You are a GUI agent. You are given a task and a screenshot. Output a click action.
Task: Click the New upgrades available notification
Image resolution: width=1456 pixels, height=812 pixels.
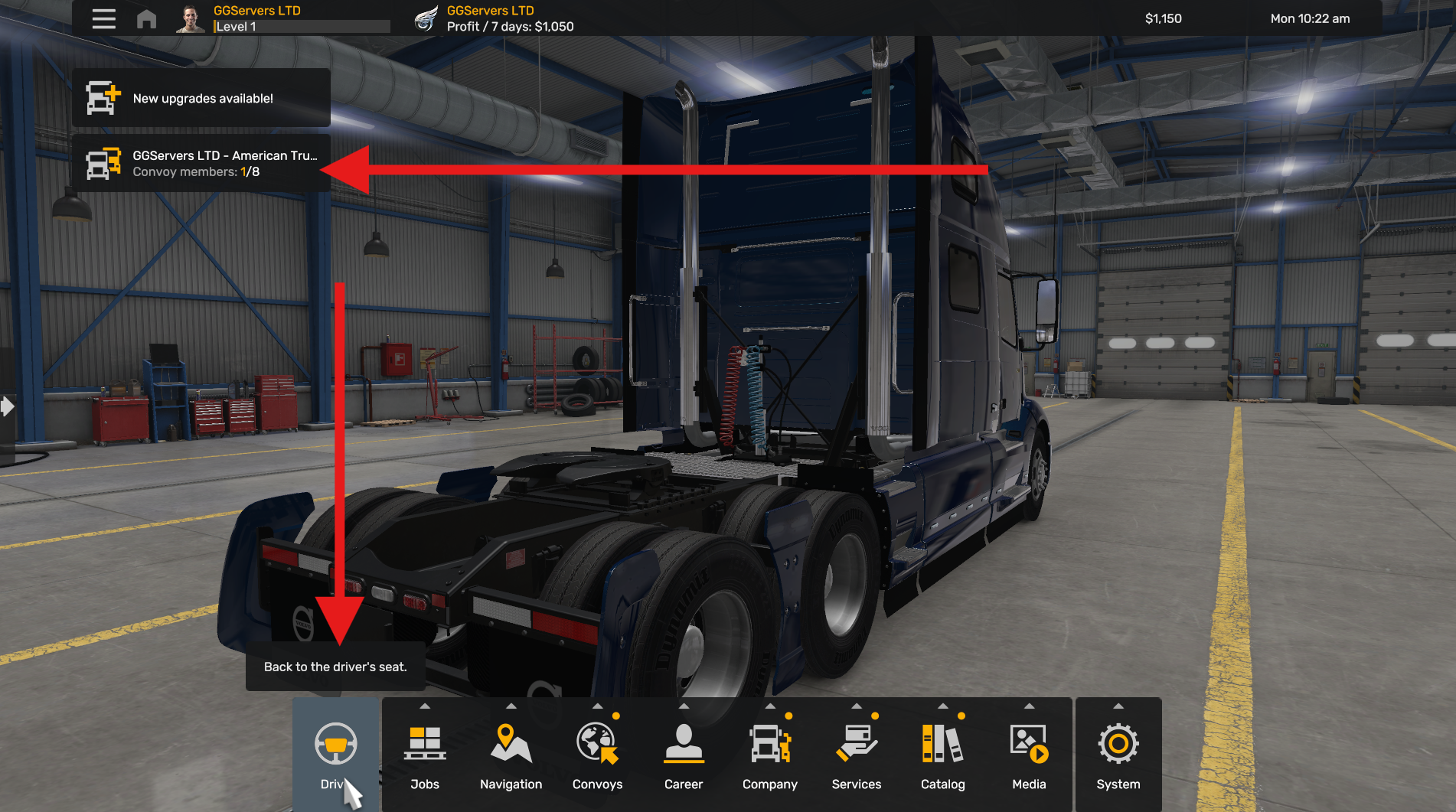201,97
